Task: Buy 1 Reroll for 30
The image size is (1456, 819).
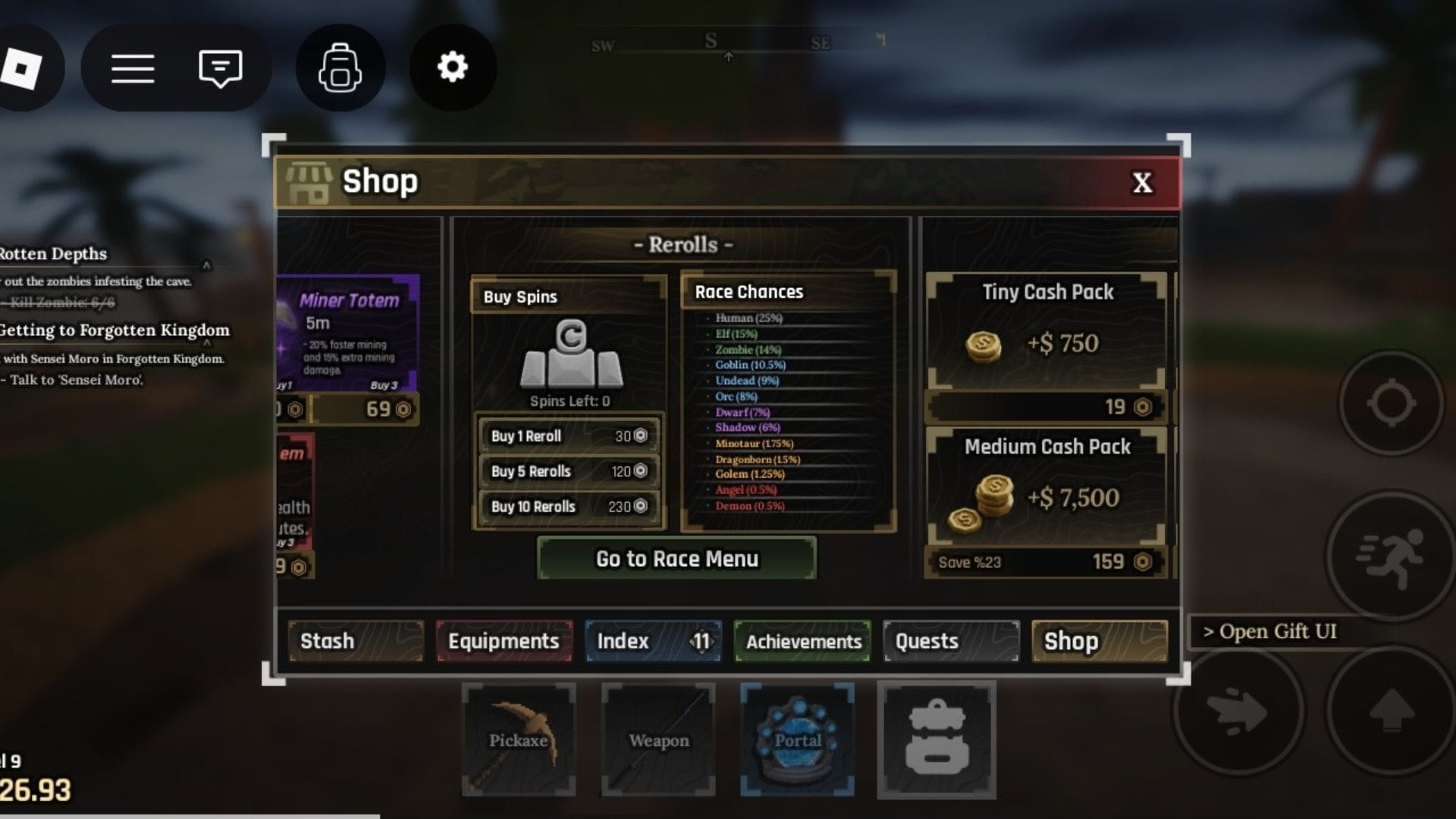Action: click(x=569, y=436)
